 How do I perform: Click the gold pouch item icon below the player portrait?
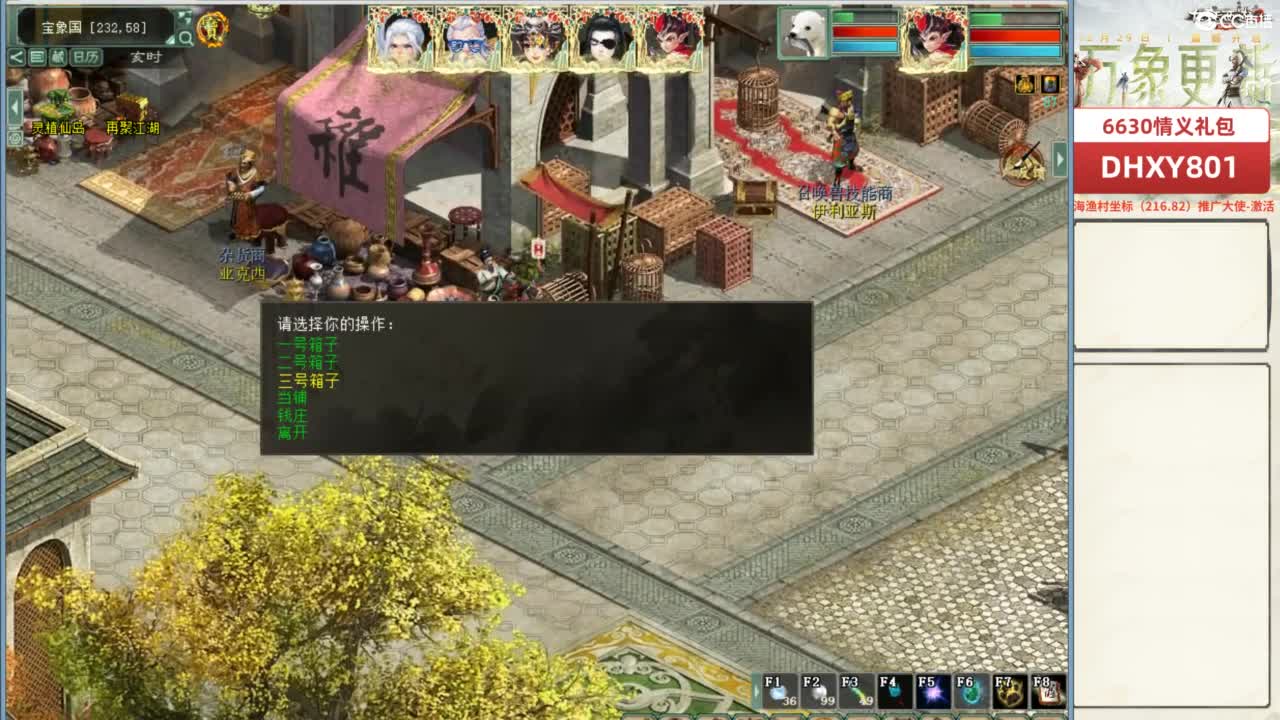[1025, 84]
